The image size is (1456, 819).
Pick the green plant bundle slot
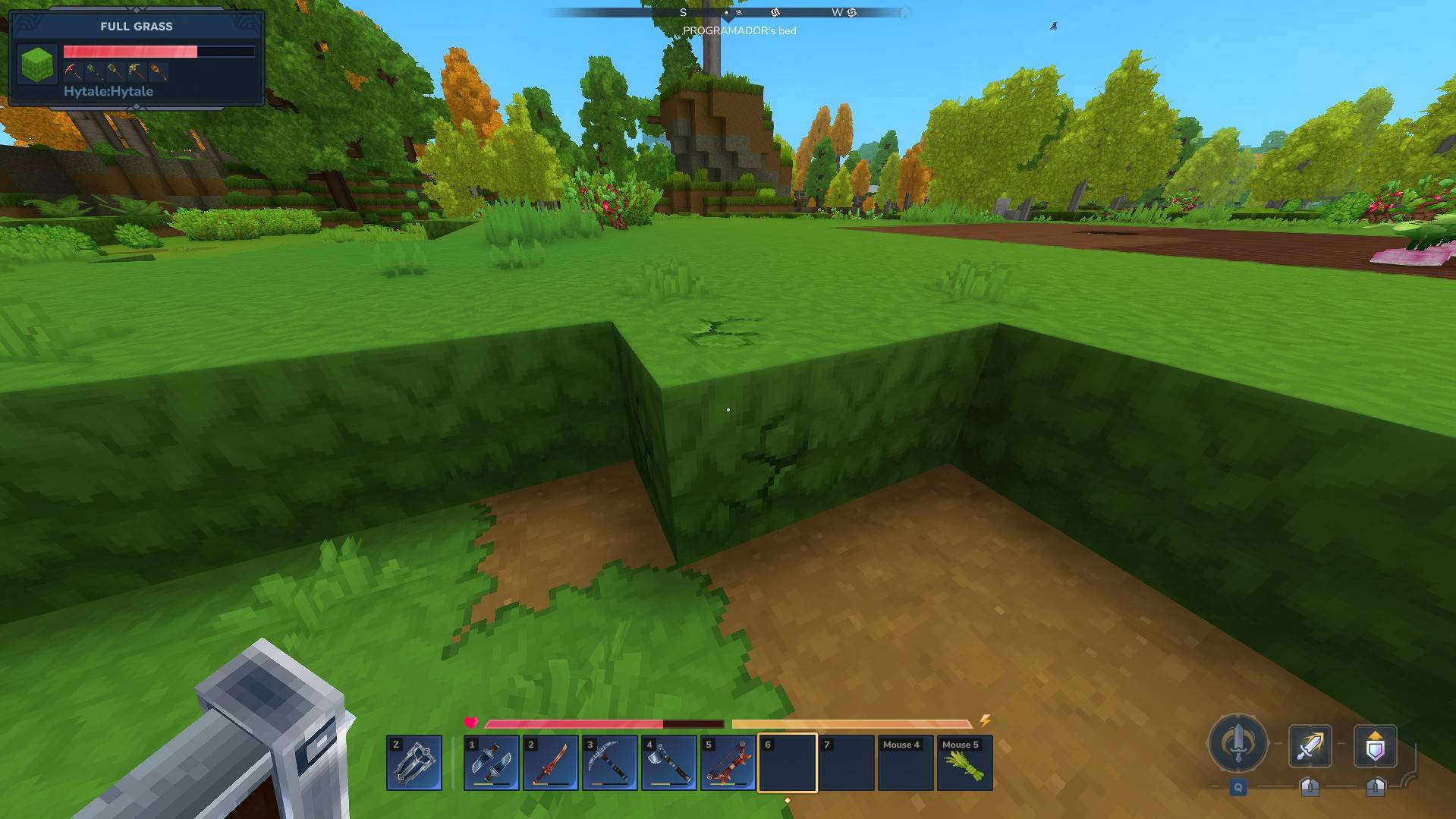click(965, 763)
